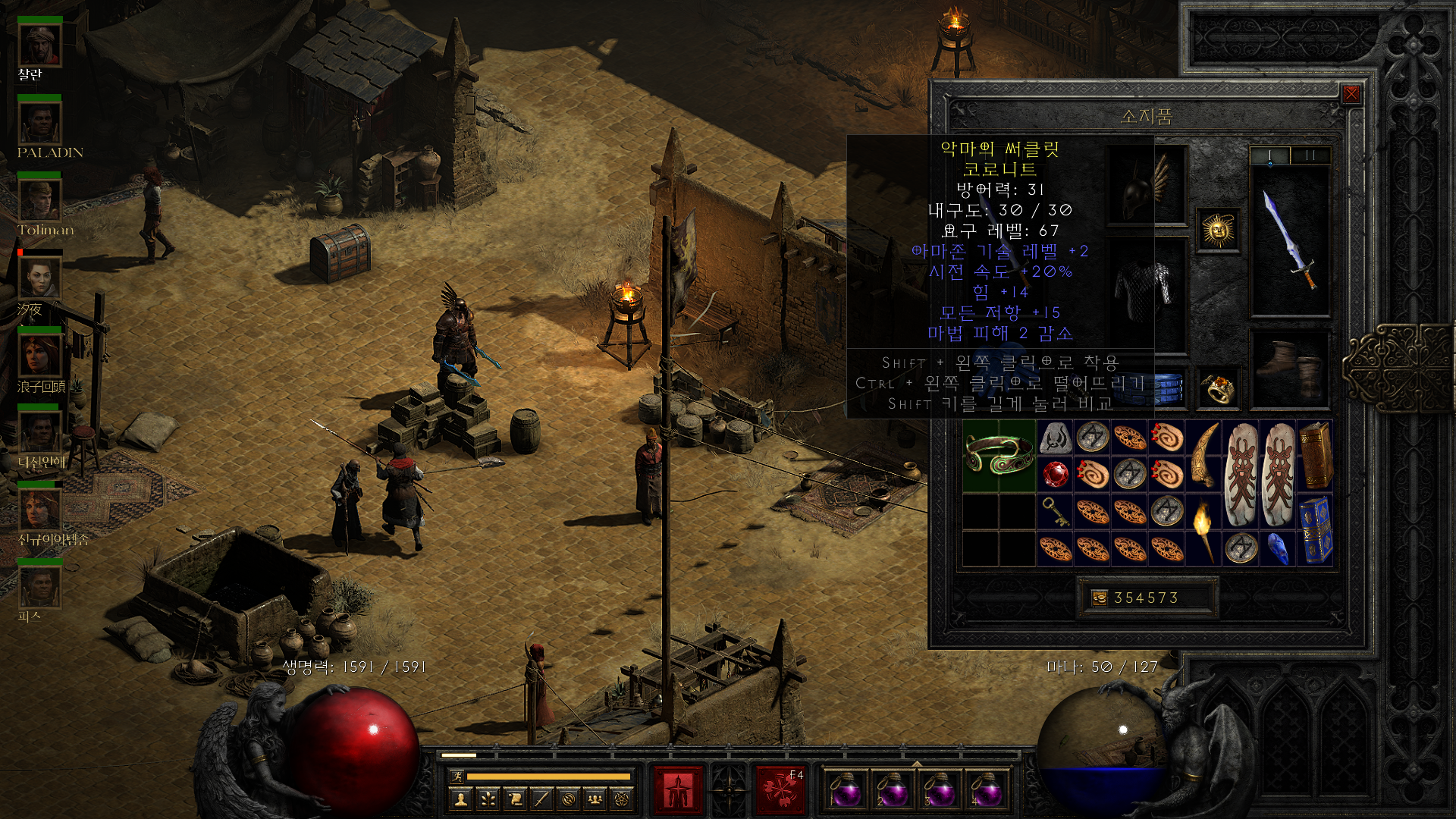Open the quest log scroll button
Image resolution: width=1456 pixels, height=819 pixels.
coord(515,799)
